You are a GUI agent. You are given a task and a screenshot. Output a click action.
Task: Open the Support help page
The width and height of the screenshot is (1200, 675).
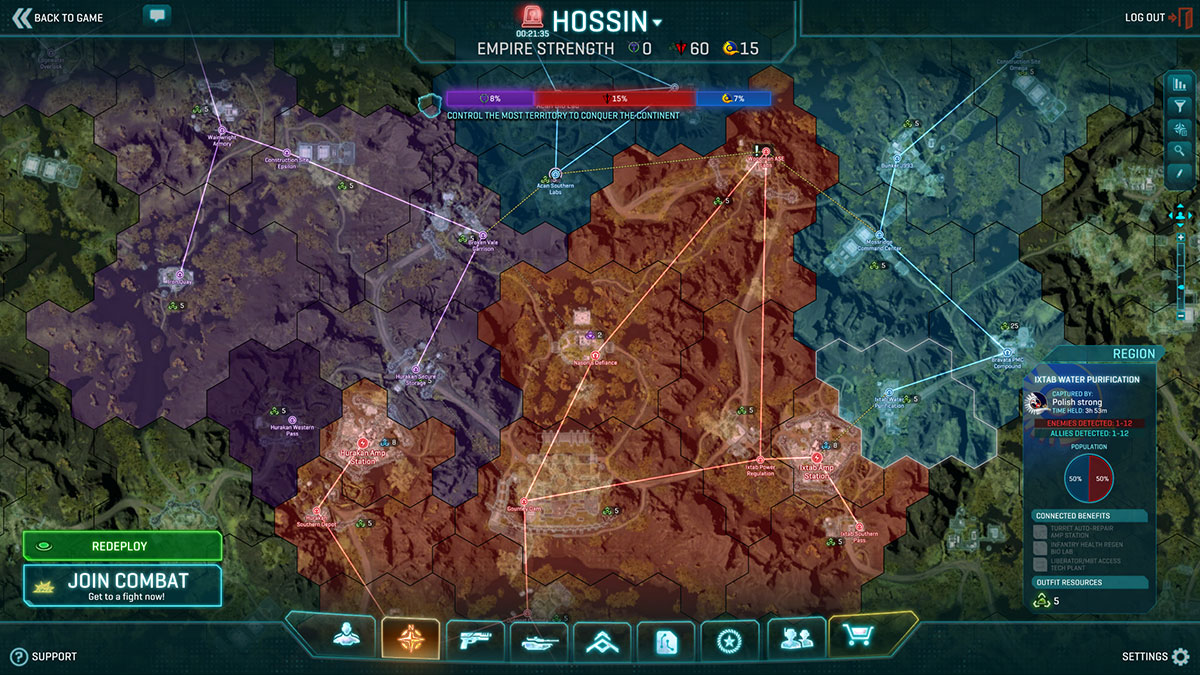(44, 657)
